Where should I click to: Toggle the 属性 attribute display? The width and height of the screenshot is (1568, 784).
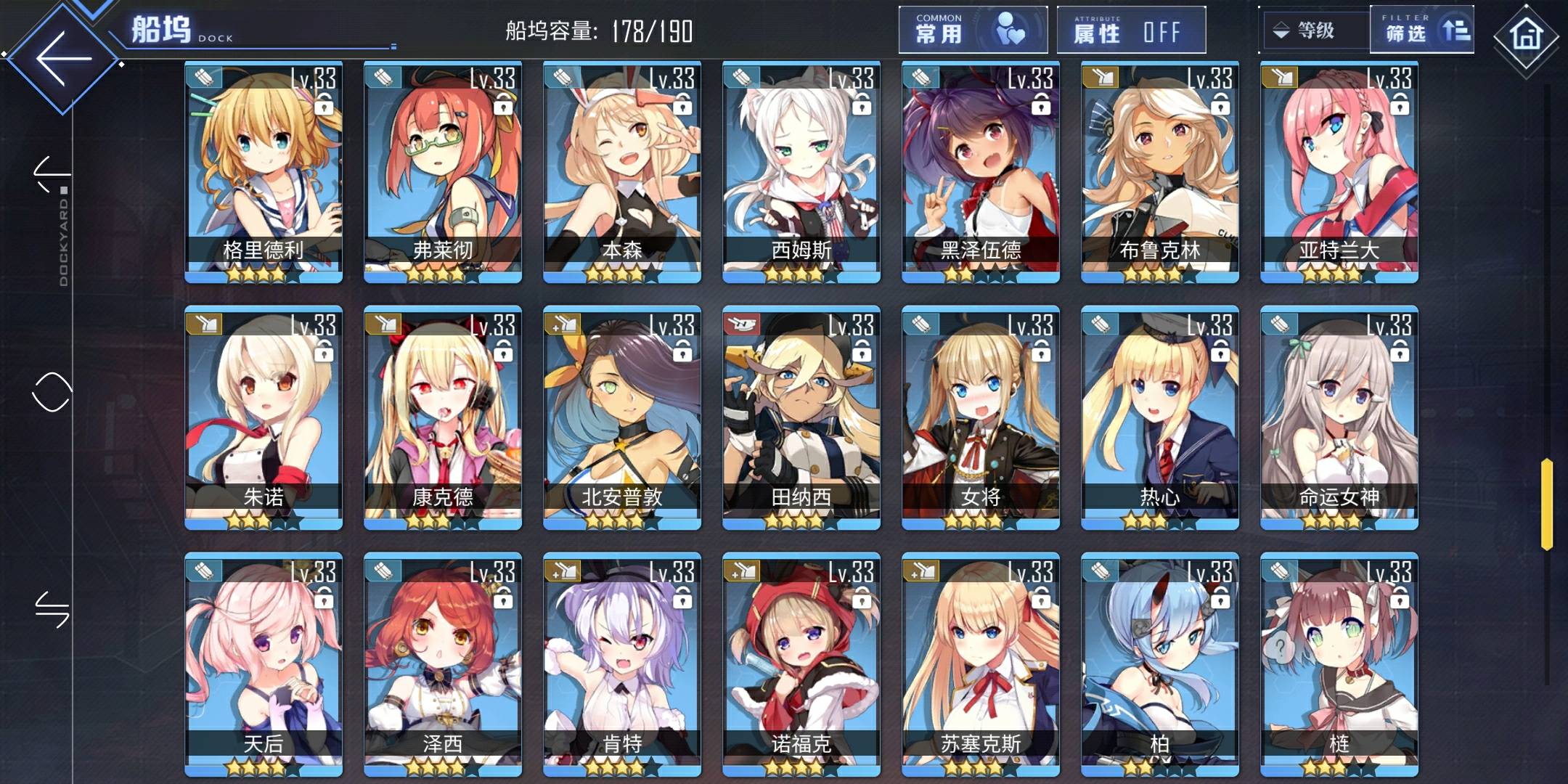1130,30
